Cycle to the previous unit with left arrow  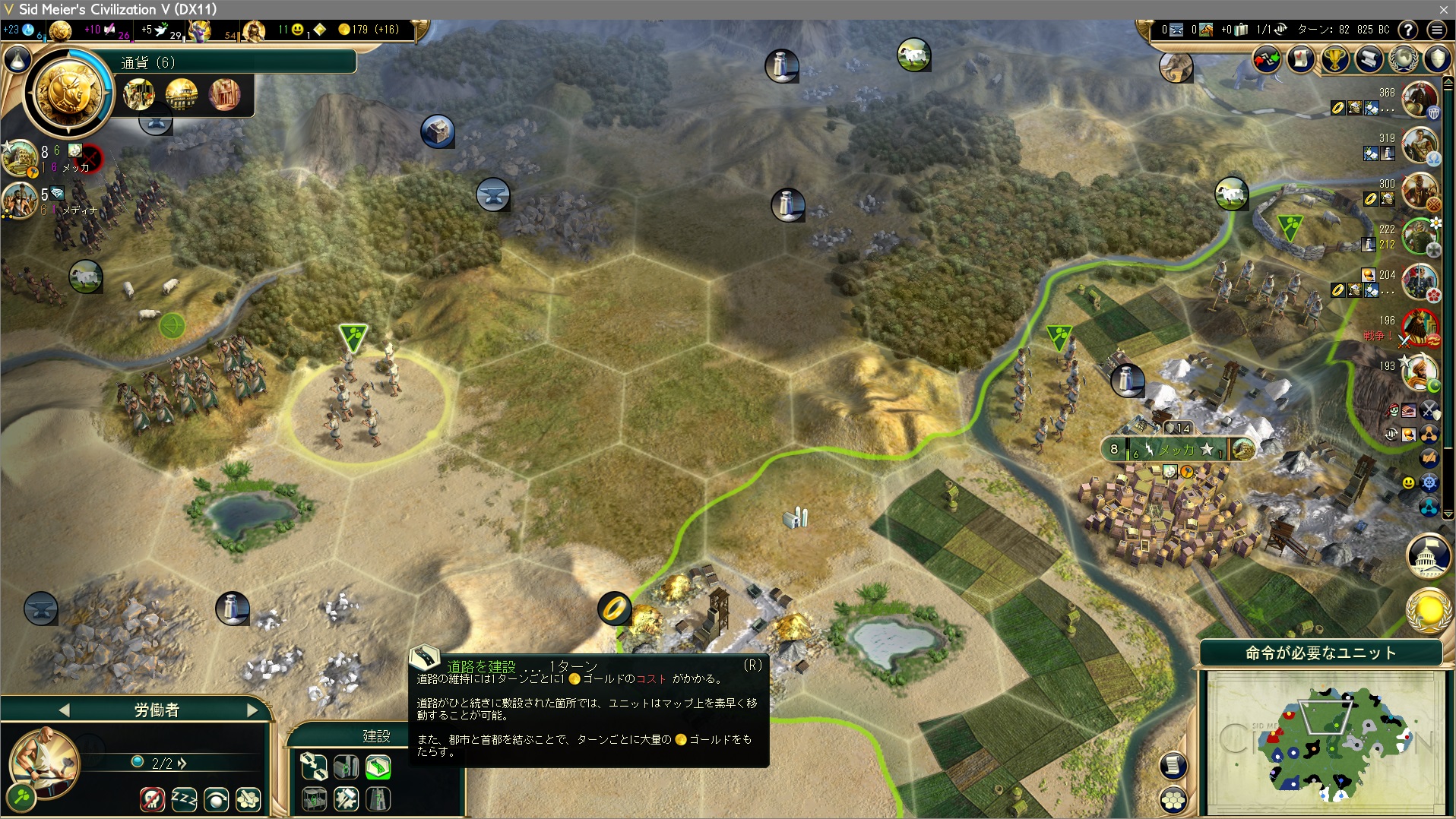pyautogui.click(x=64, y=710)
